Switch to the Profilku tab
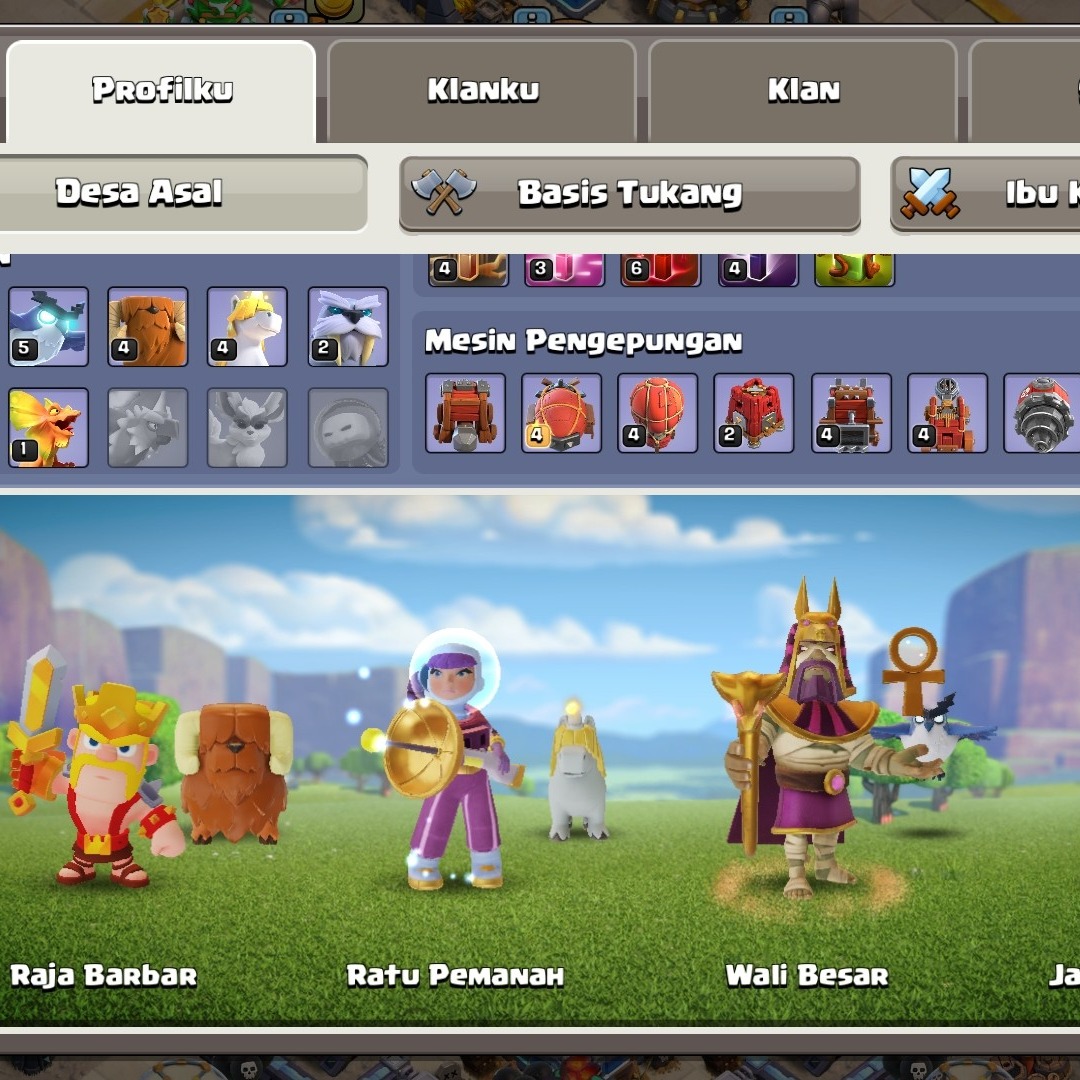 (x=161, y=91)
